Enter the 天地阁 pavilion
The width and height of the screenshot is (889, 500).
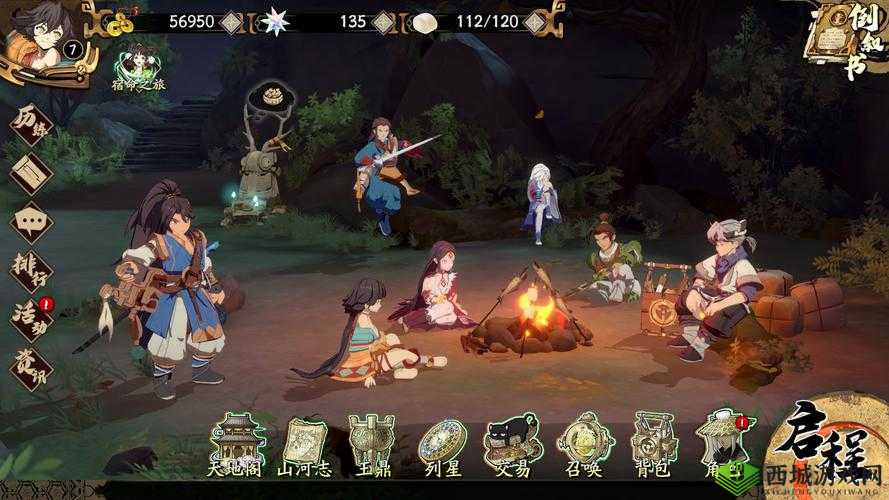[x=237, y=443]
